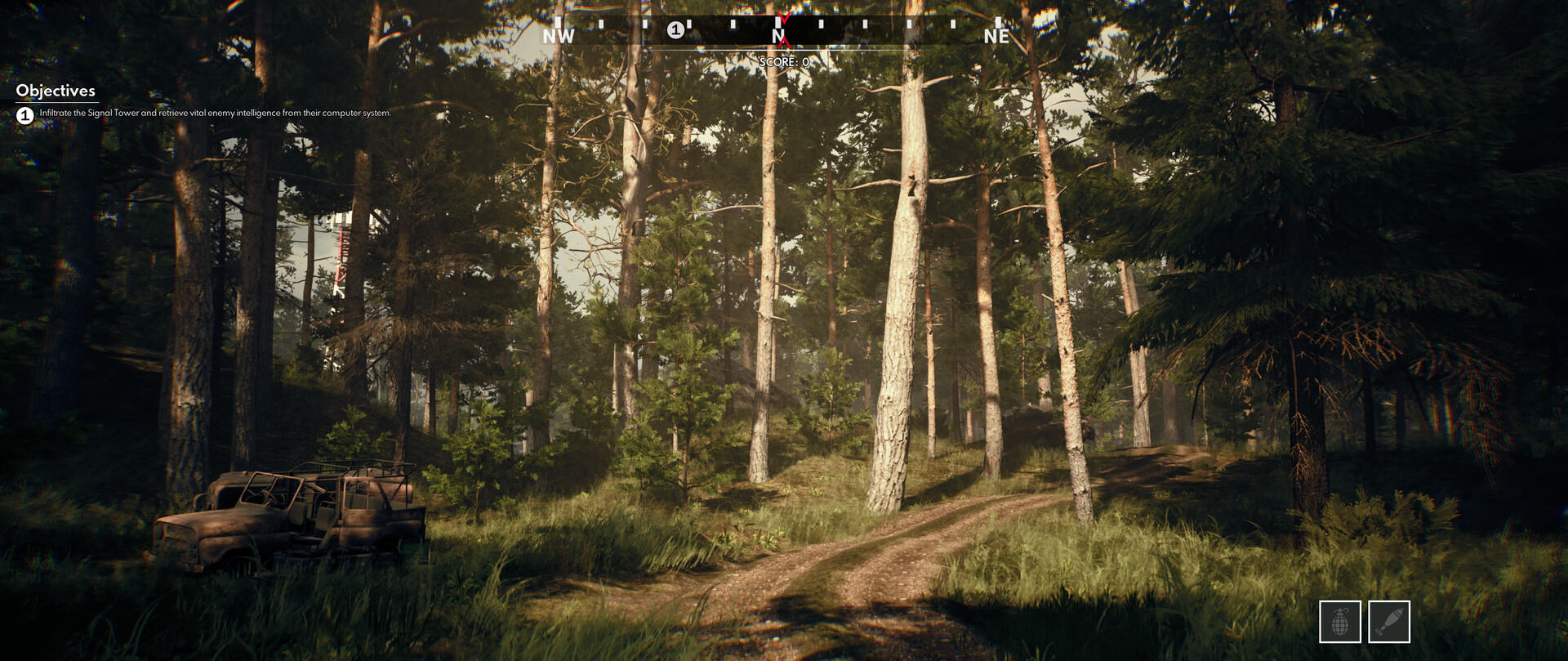Click the circled objective marker 1 on the compass
Screen dimensions: 1568x661
click(675, 30)
